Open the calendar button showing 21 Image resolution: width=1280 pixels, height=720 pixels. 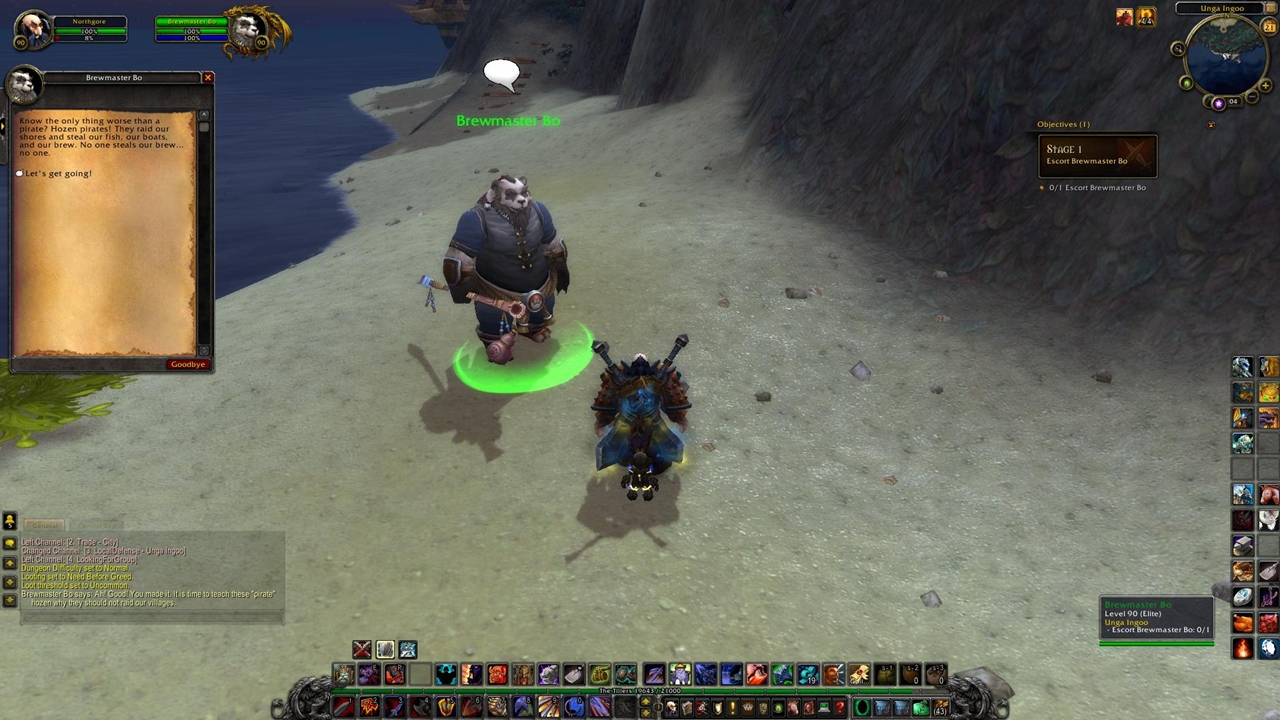point(1270,27)
